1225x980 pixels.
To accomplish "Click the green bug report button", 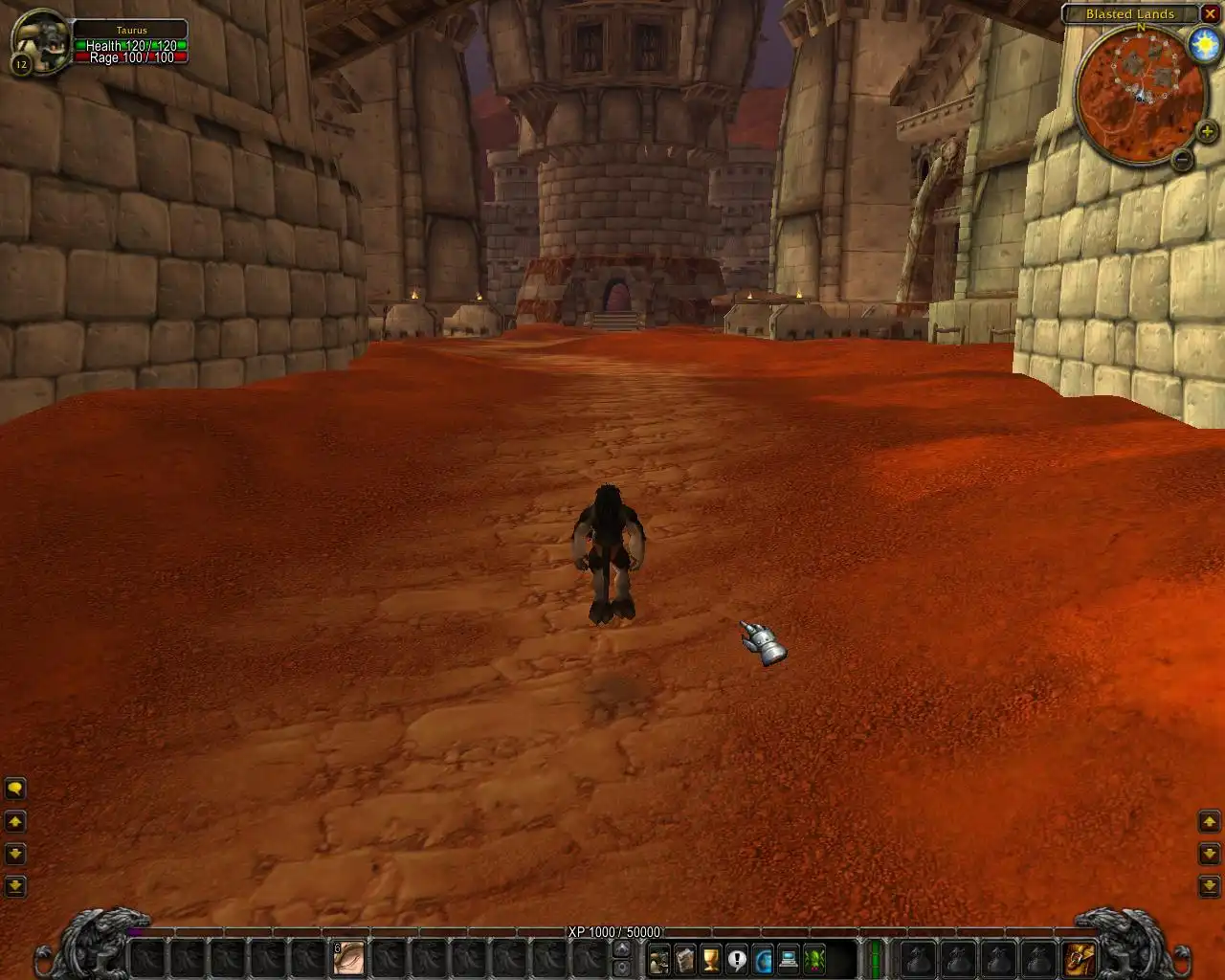I will click(814, 958).
